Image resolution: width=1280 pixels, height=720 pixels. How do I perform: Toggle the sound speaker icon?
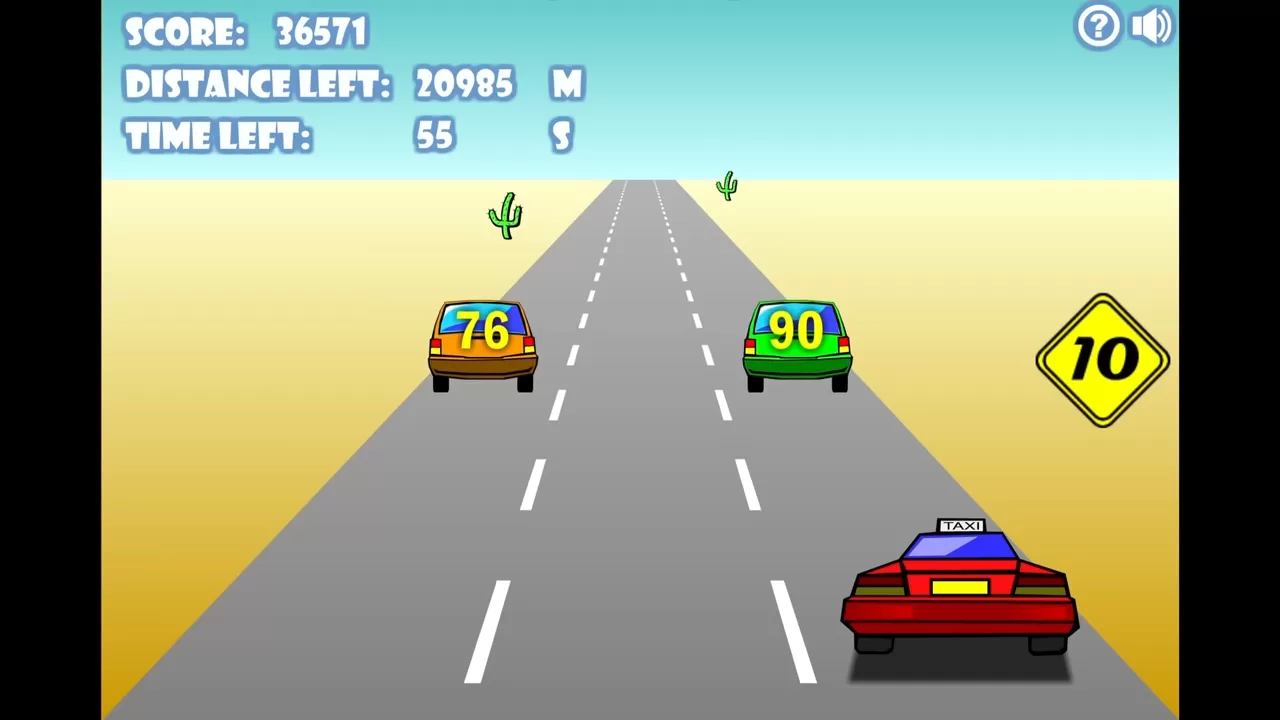tap(1151, 26)
